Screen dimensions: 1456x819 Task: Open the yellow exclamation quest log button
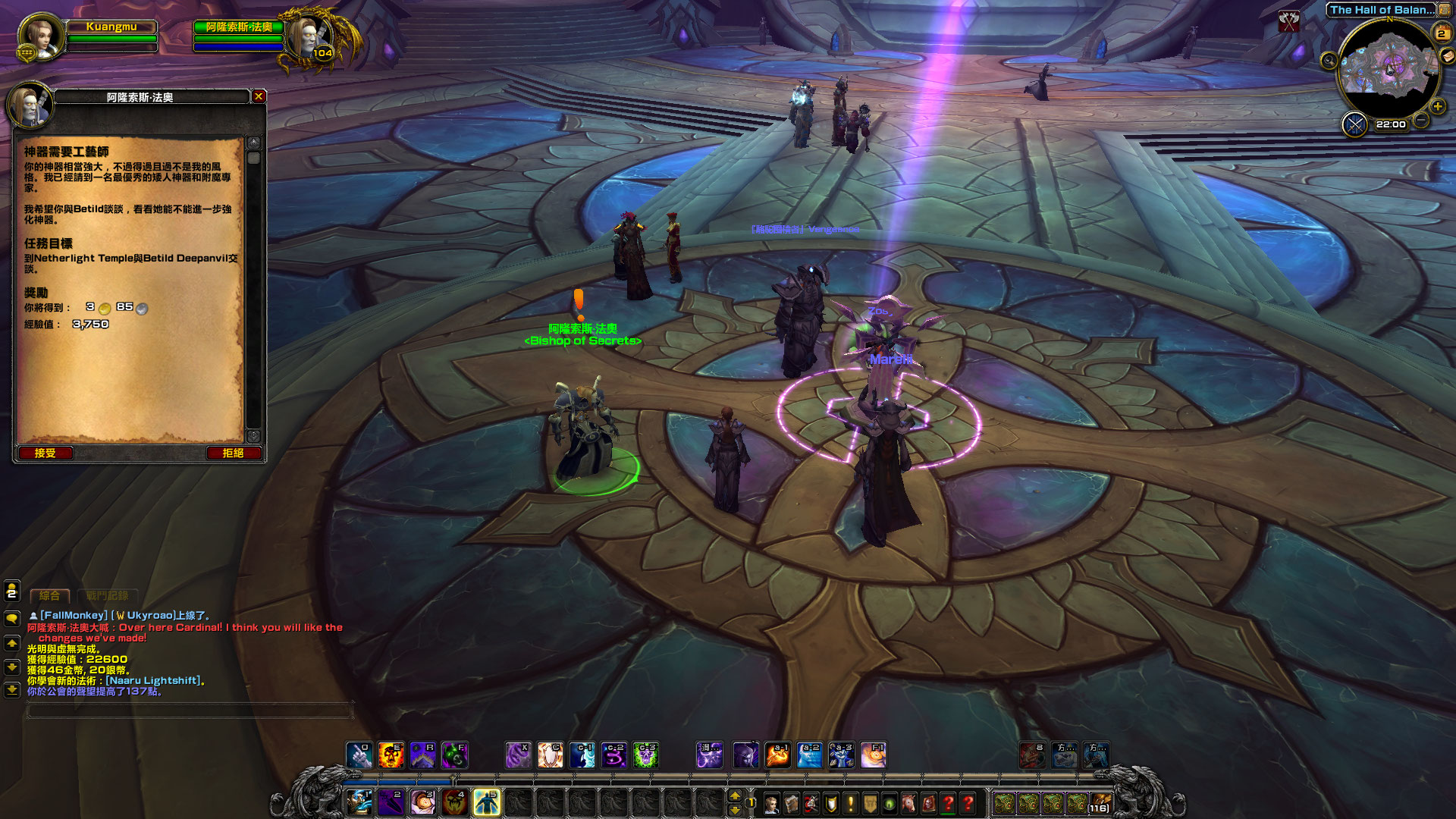tap(851, 803)
